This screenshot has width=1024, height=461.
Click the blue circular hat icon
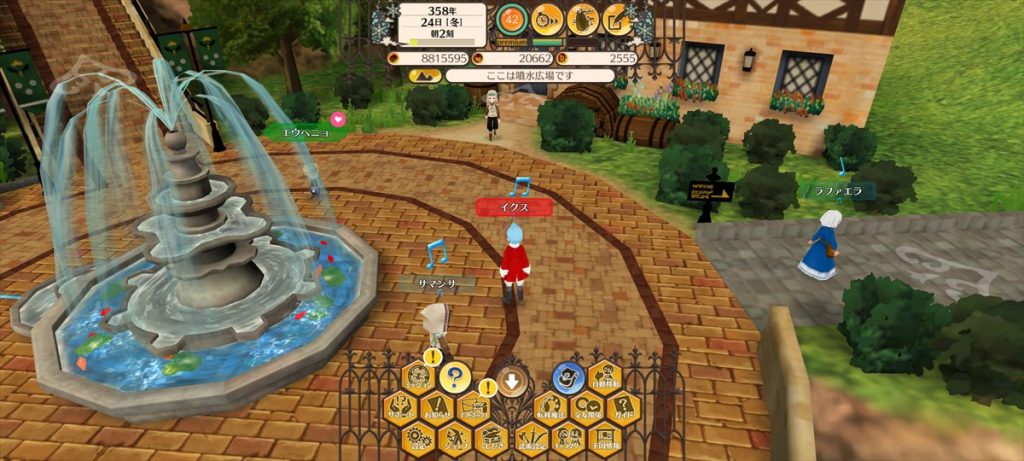[567, 377]
